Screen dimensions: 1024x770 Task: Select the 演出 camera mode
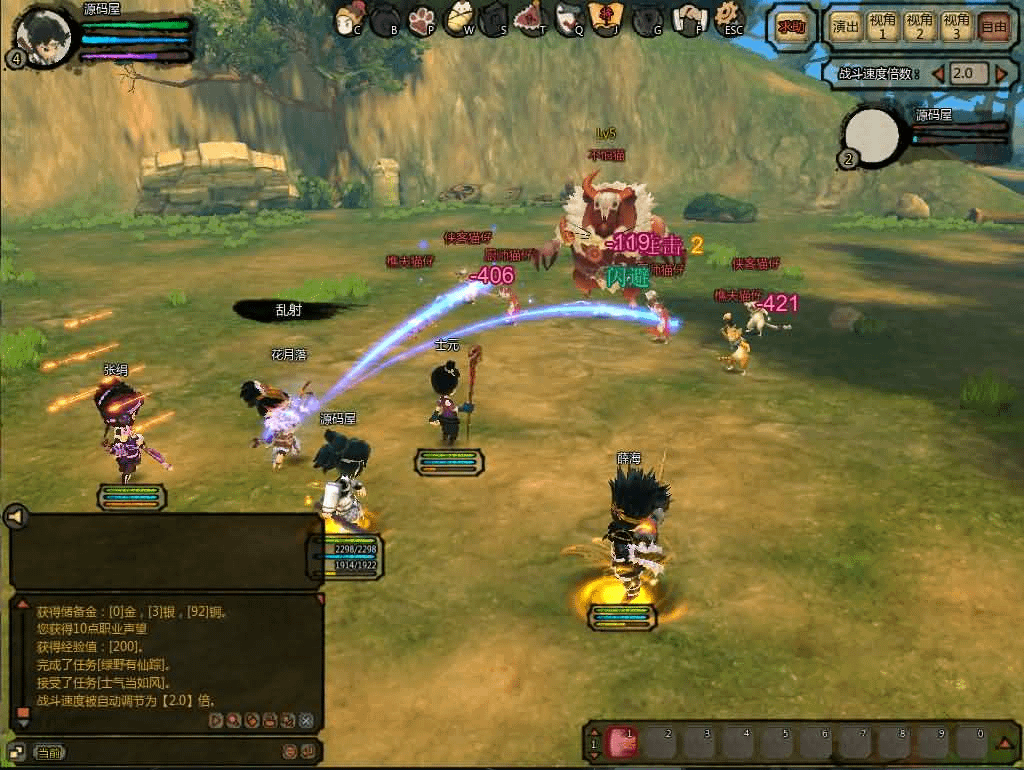846,27
